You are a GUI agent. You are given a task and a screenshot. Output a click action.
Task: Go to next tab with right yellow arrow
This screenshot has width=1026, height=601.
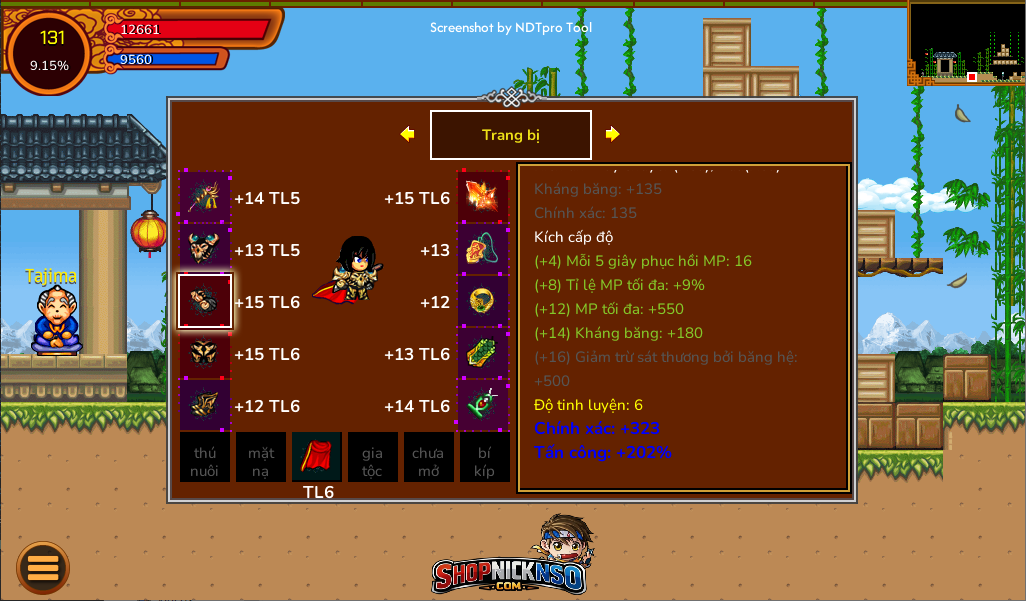pyautogui.click(x=612, y=134)
